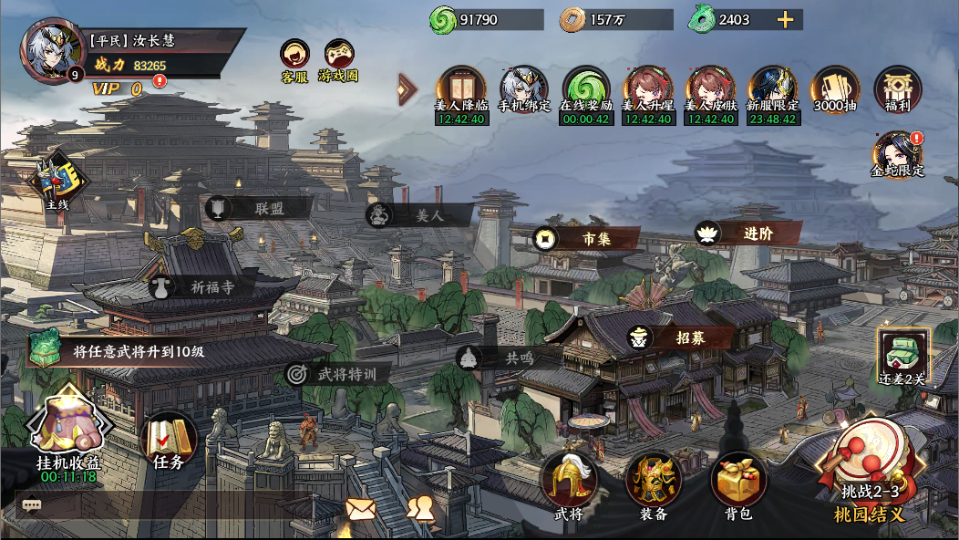Open the mail envelope icon
959x540 pixels.
[x=360, y=508]
